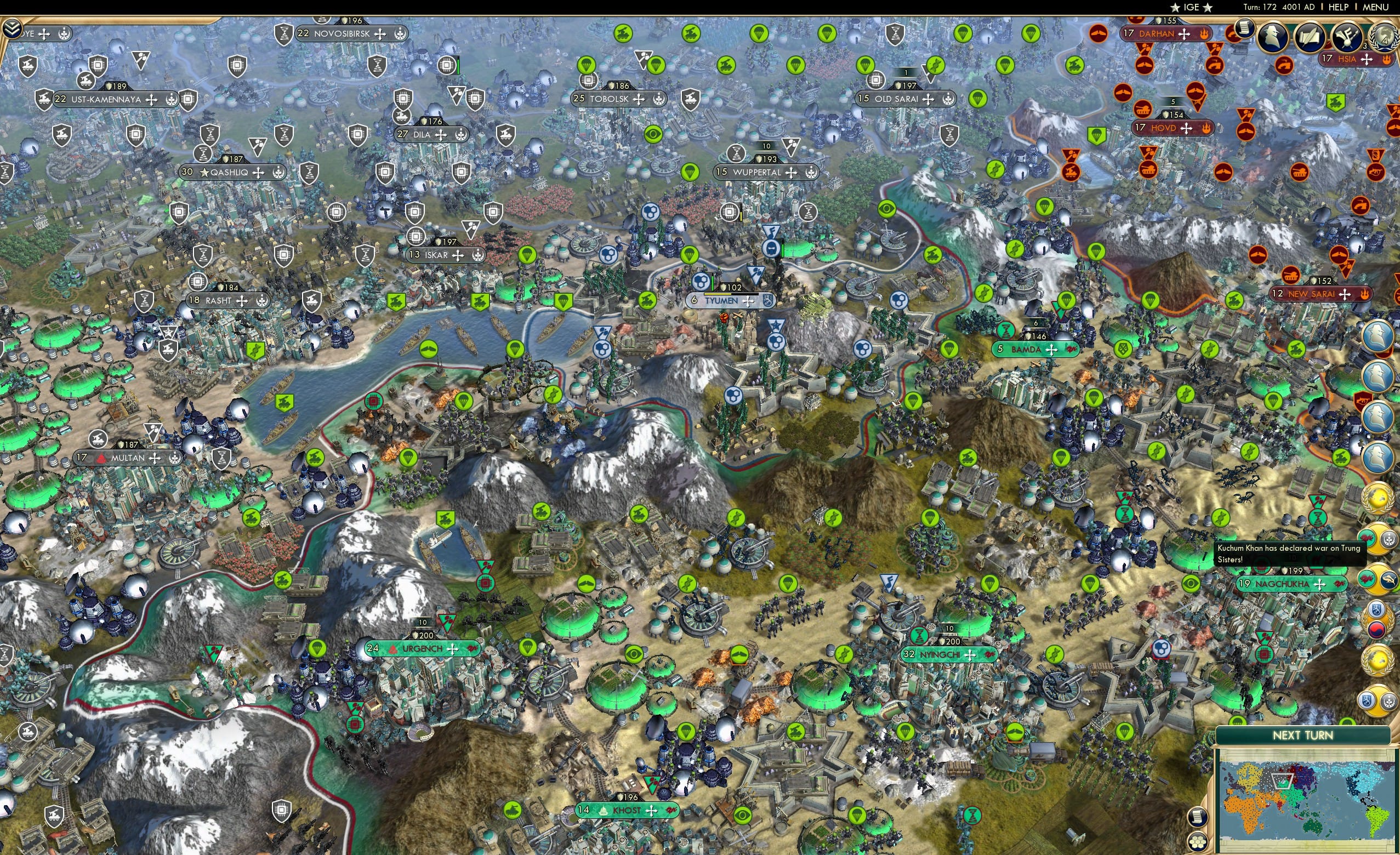The height and width of the screenshot is (855, 1400).
Task: Collapse the panel with the double-chevron icon top left
Action: pos(12,27)
